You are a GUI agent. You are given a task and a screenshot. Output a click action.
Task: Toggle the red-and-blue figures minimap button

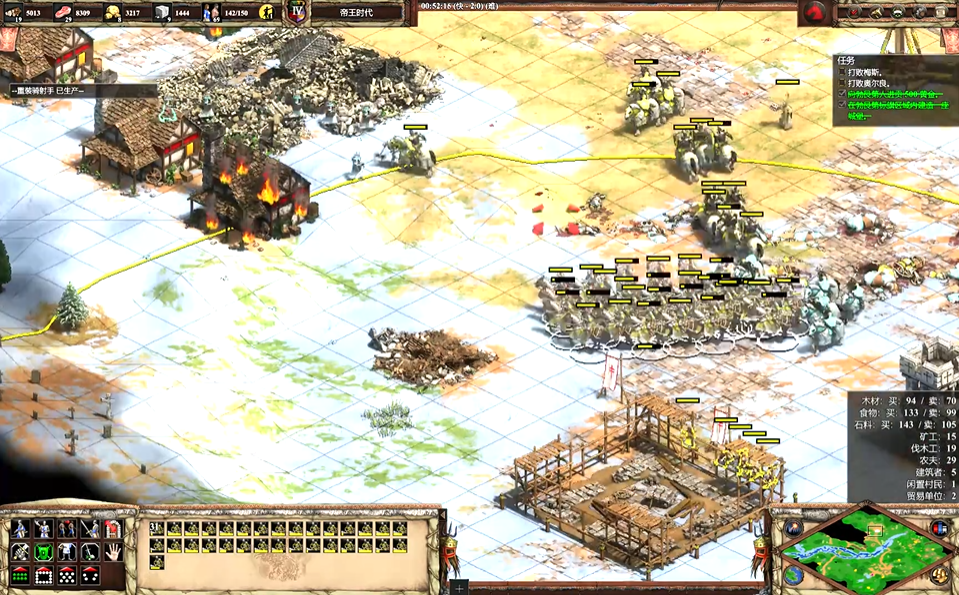point(939,528)
